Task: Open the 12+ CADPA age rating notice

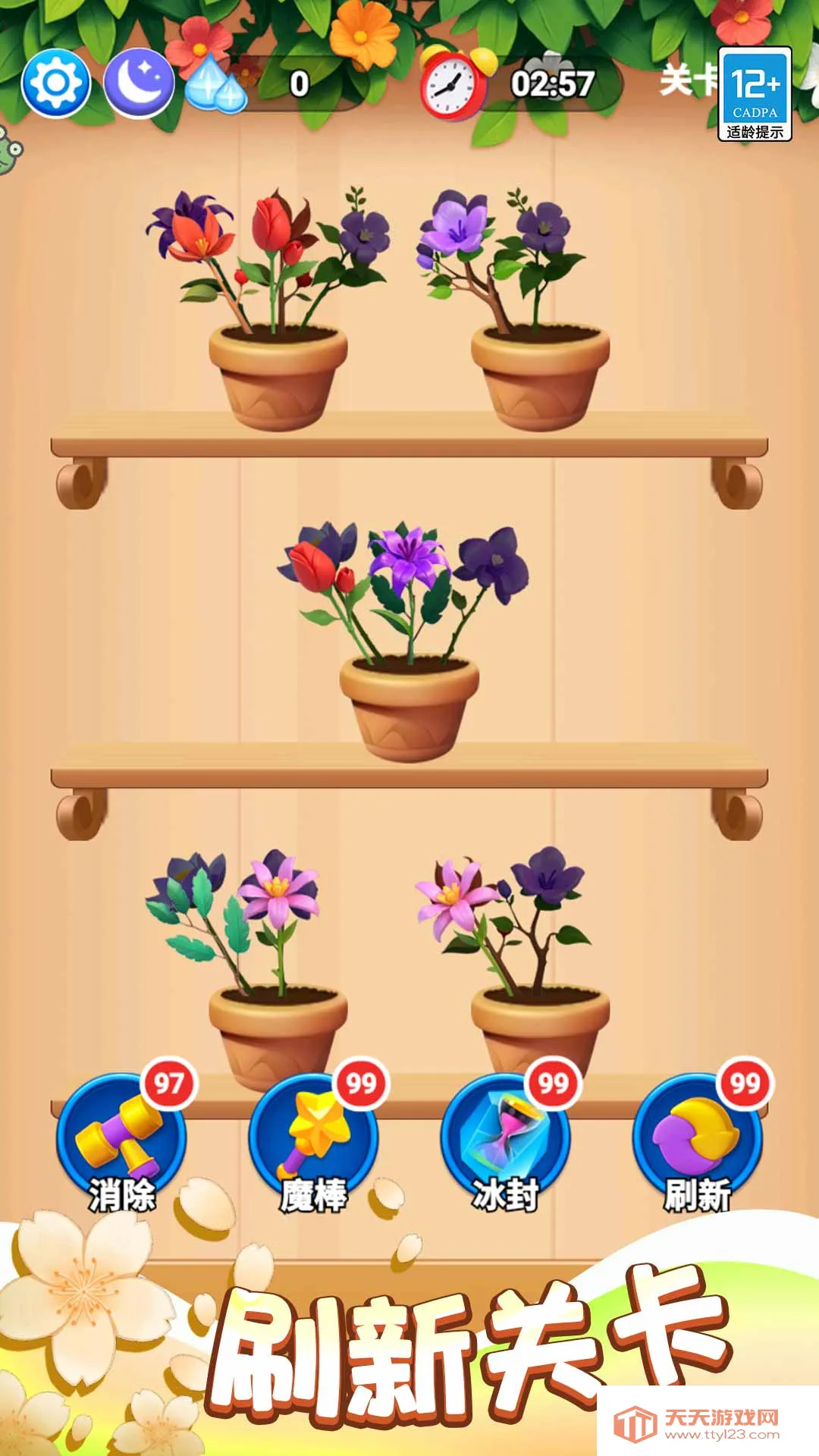Action: pos(755,94)
